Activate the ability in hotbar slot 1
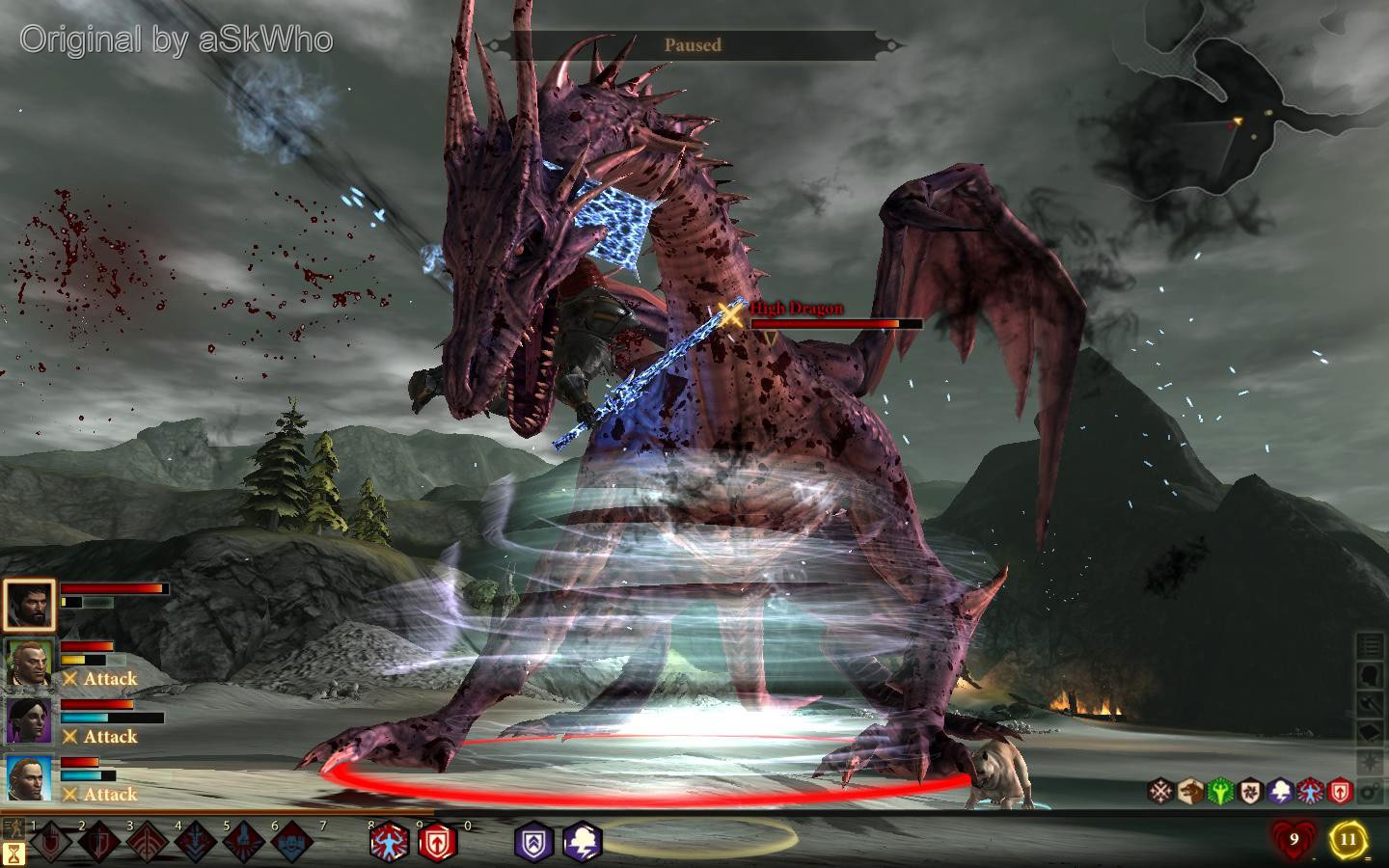This screenshot has width=1389, height=868. [51, 843]
